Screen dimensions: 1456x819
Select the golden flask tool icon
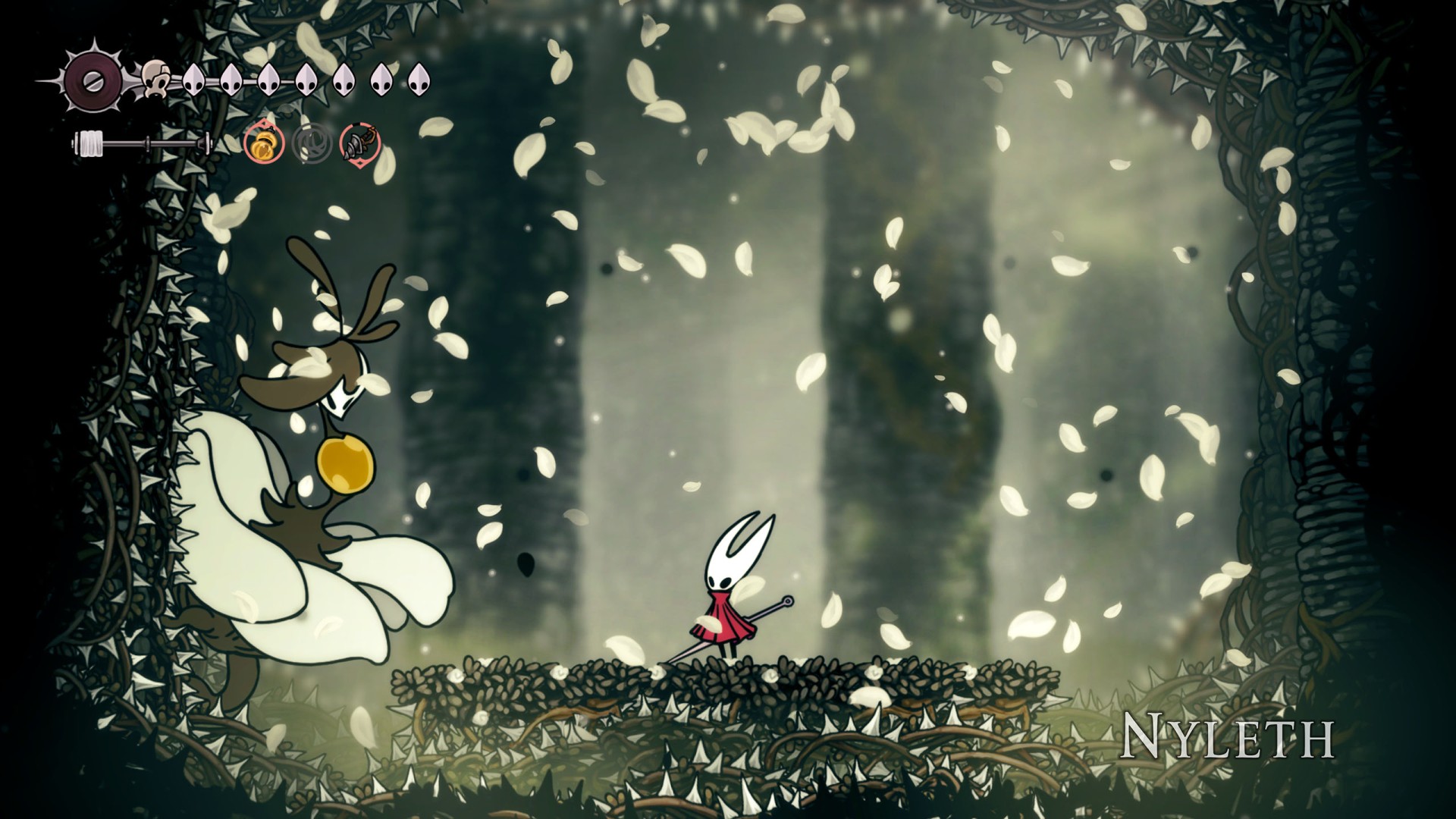coord(263,143)
